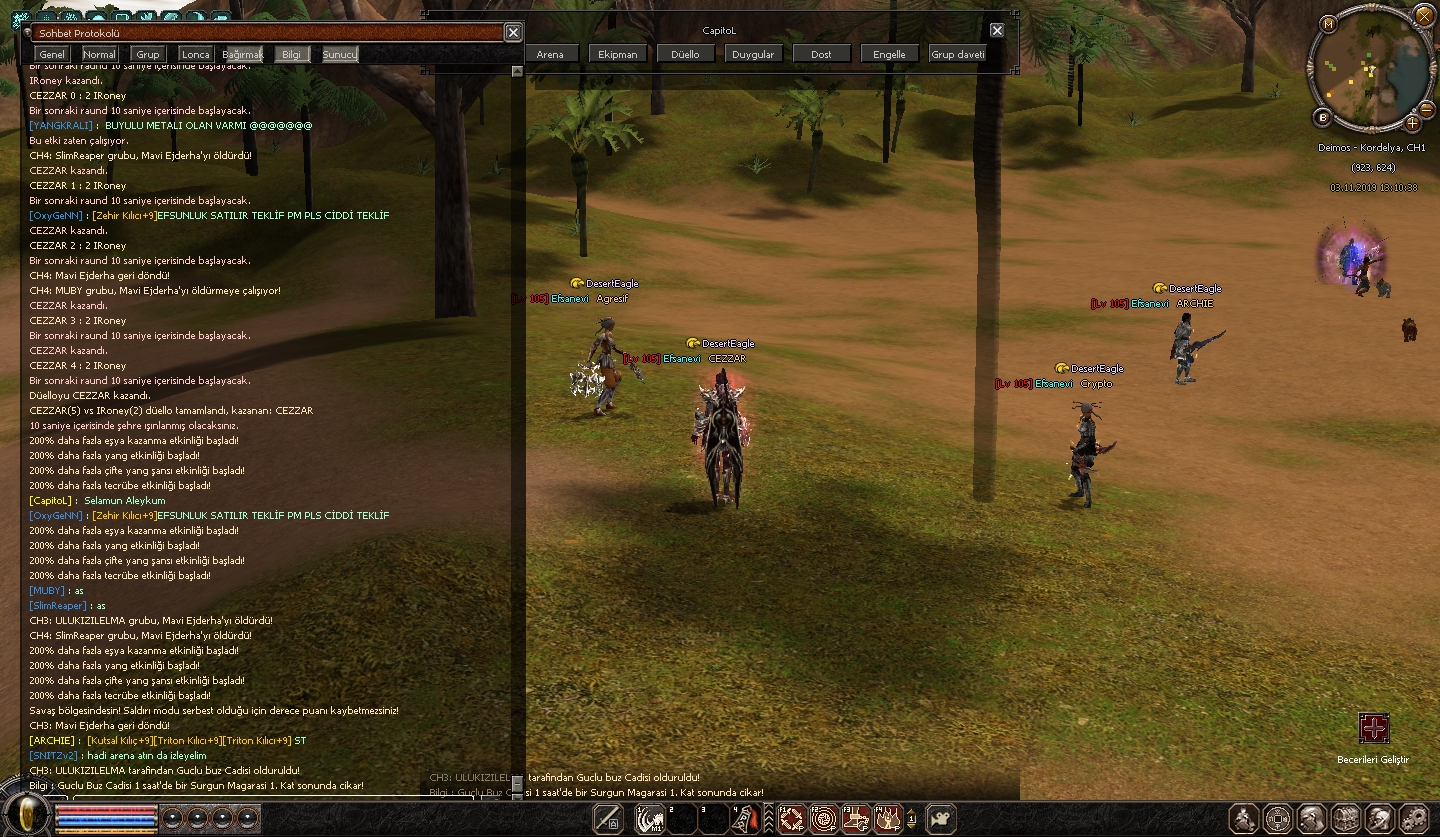View CapitoL's Ekipman

click(618, 54)
